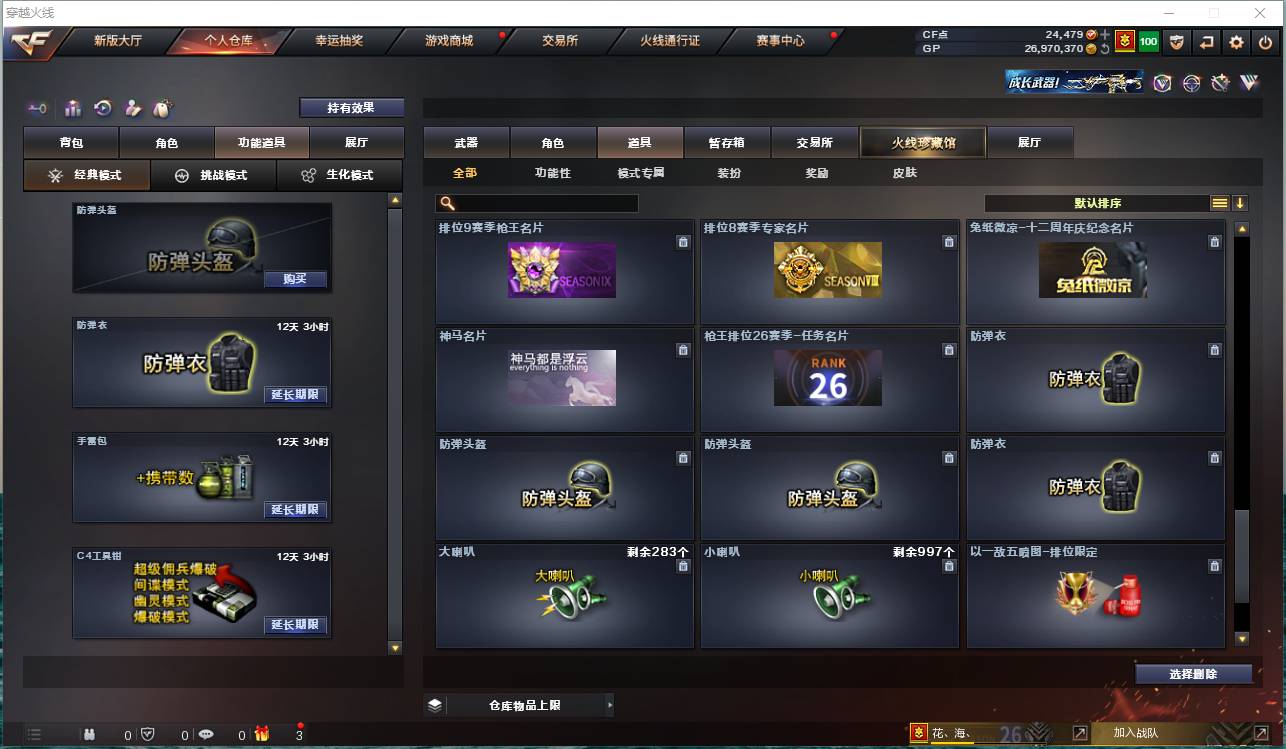Image resolution: width=1286 pixels, height=749 pixels.
Task: Open the settings gear icon at top right
Action: coord(1237,43)
